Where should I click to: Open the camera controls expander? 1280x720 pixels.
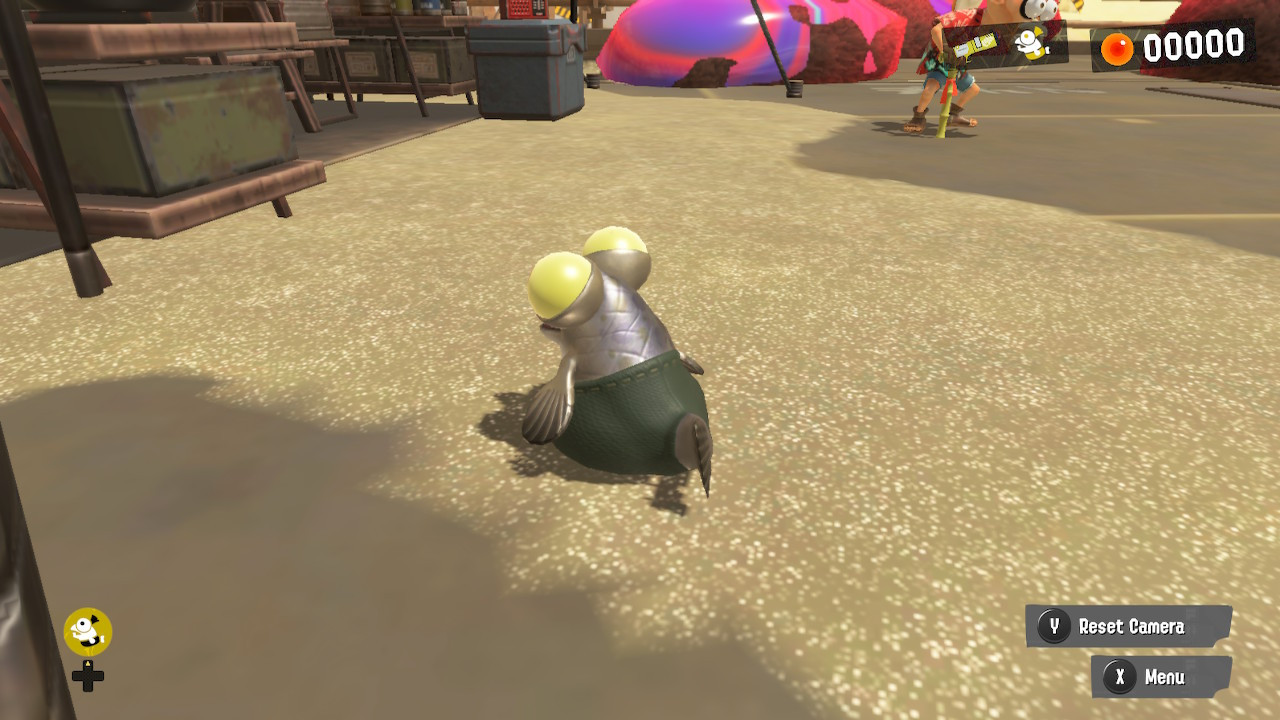[x=1130, y=627]
